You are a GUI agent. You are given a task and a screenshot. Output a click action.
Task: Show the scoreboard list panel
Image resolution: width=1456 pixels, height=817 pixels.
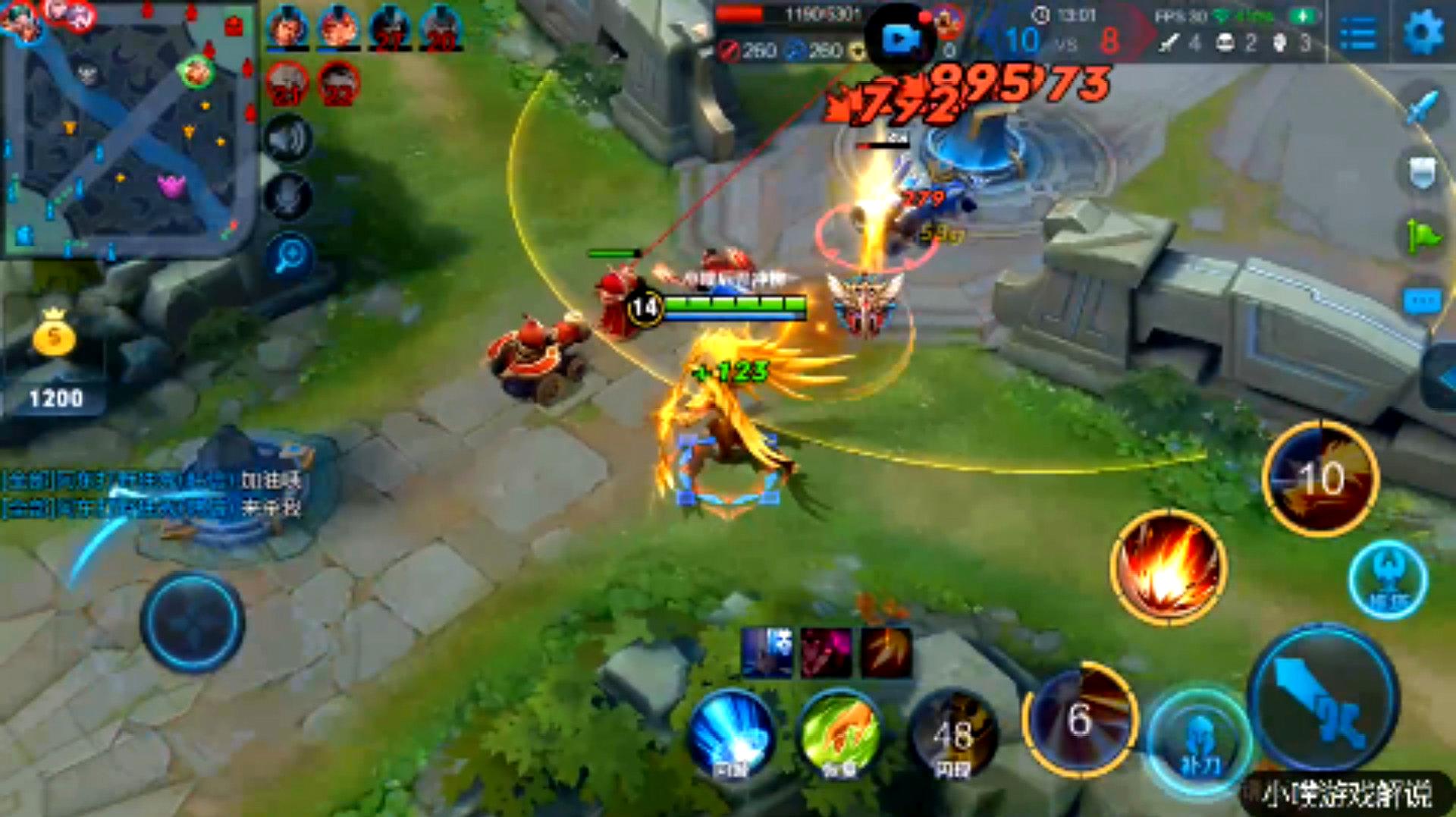tap(1358, 33)
